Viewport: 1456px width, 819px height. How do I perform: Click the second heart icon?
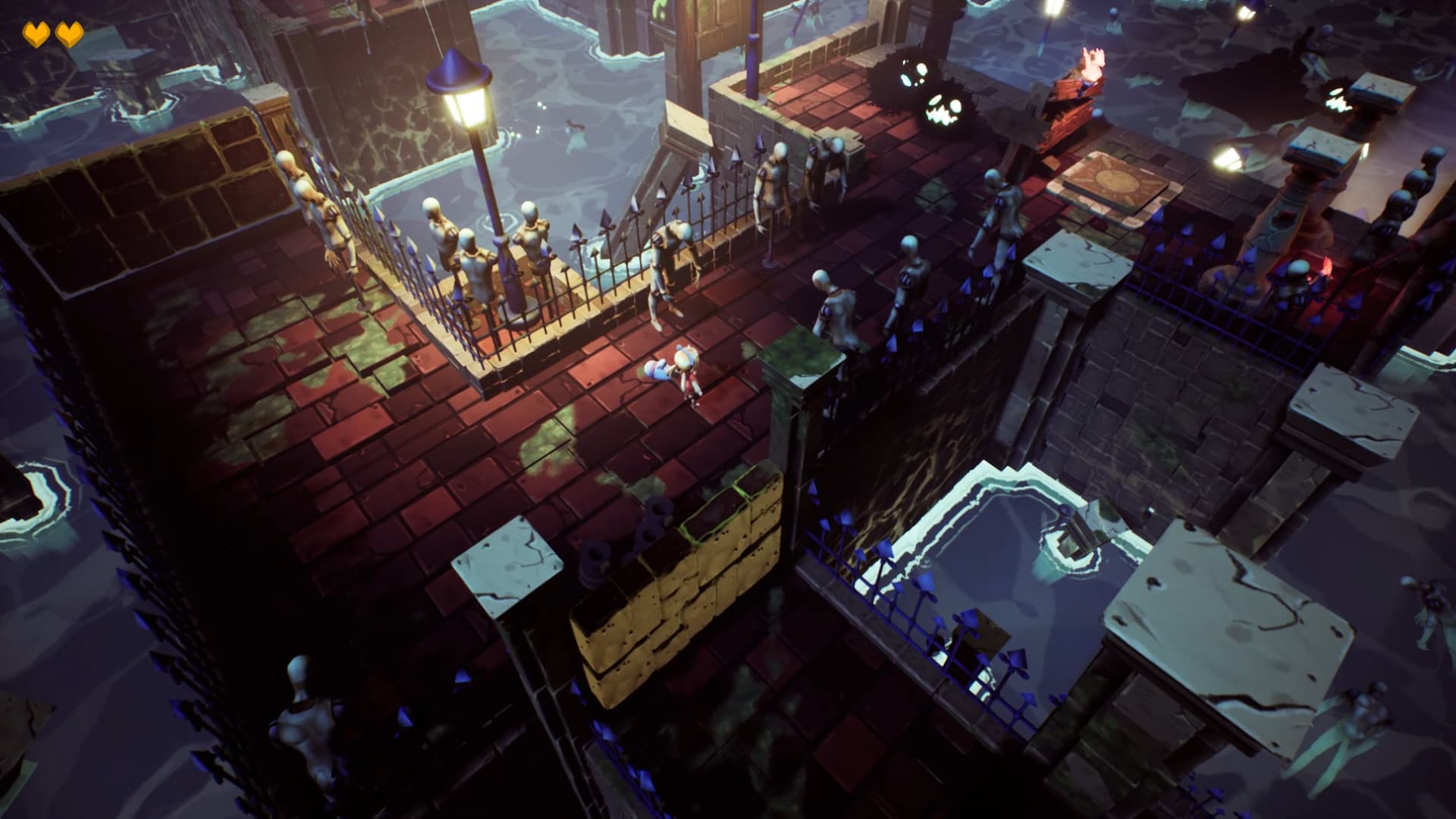(x=71, y=32)
